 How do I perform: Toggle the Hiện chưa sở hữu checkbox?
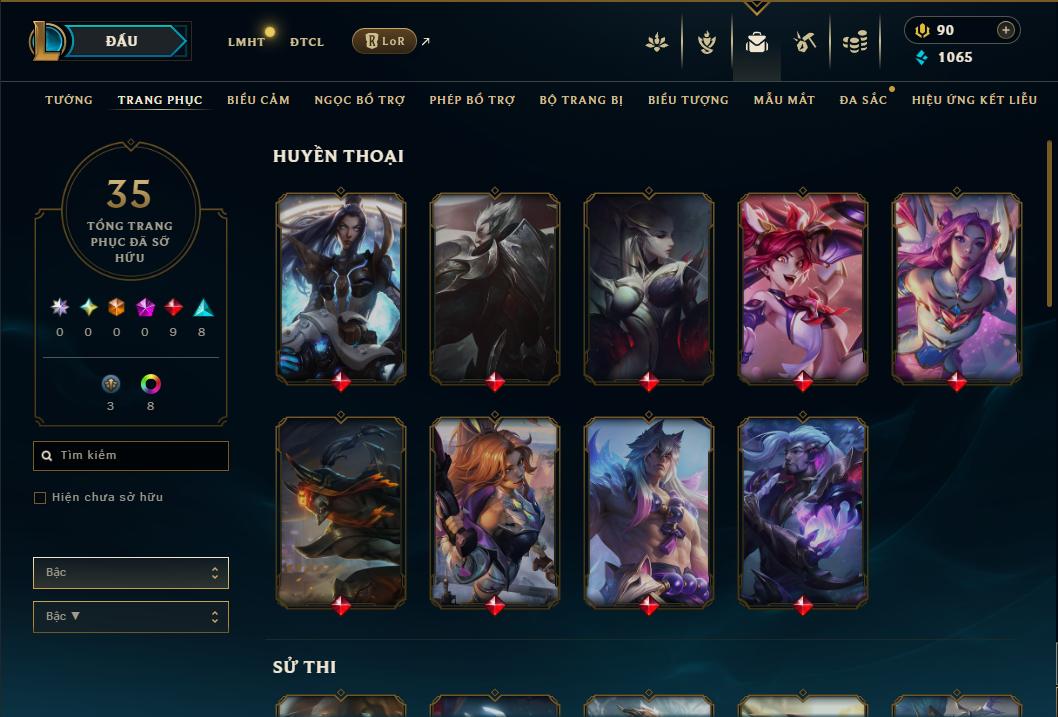pyautogui.click(x=40, y=498)
